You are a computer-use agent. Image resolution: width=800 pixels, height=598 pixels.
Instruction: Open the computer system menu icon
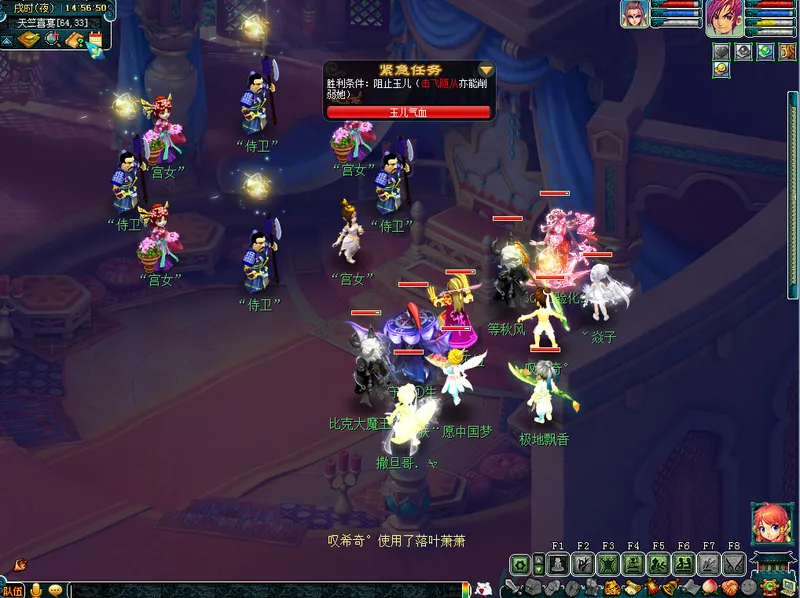tap(789, 587)
